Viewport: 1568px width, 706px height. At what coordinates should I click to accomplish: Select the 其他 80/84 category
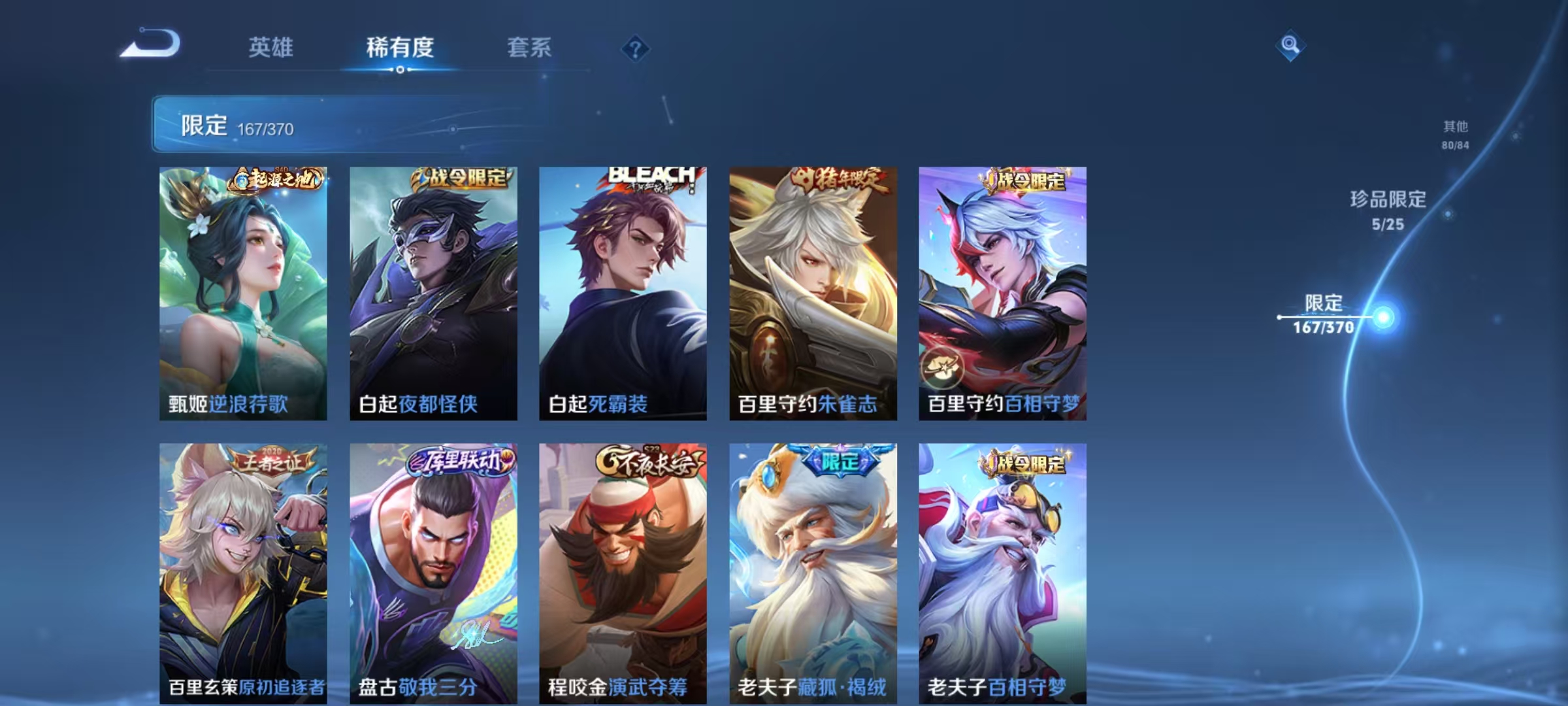(x=1456, y=137)
